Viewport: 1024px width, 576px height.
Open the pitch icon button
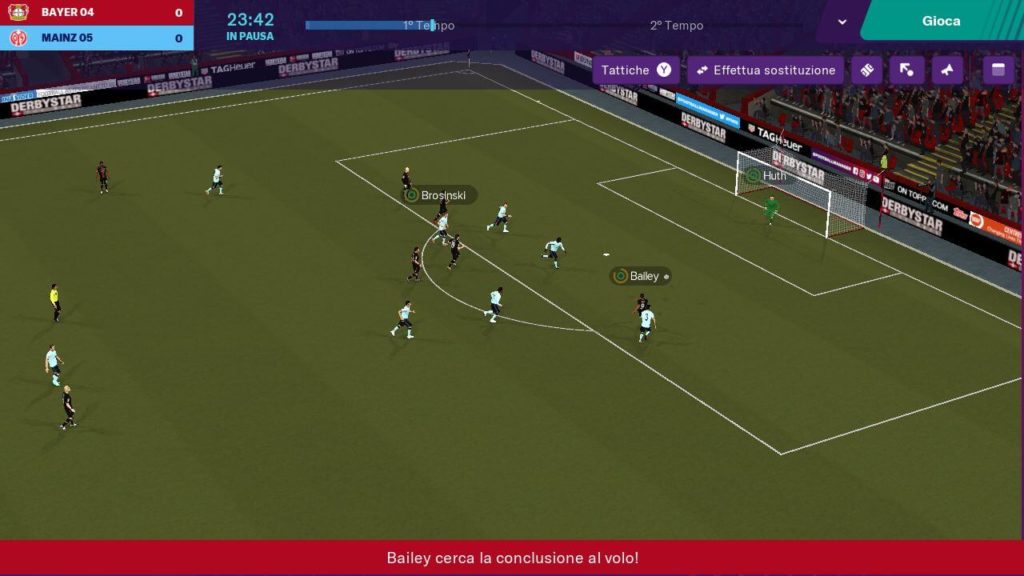coord(866,71)
